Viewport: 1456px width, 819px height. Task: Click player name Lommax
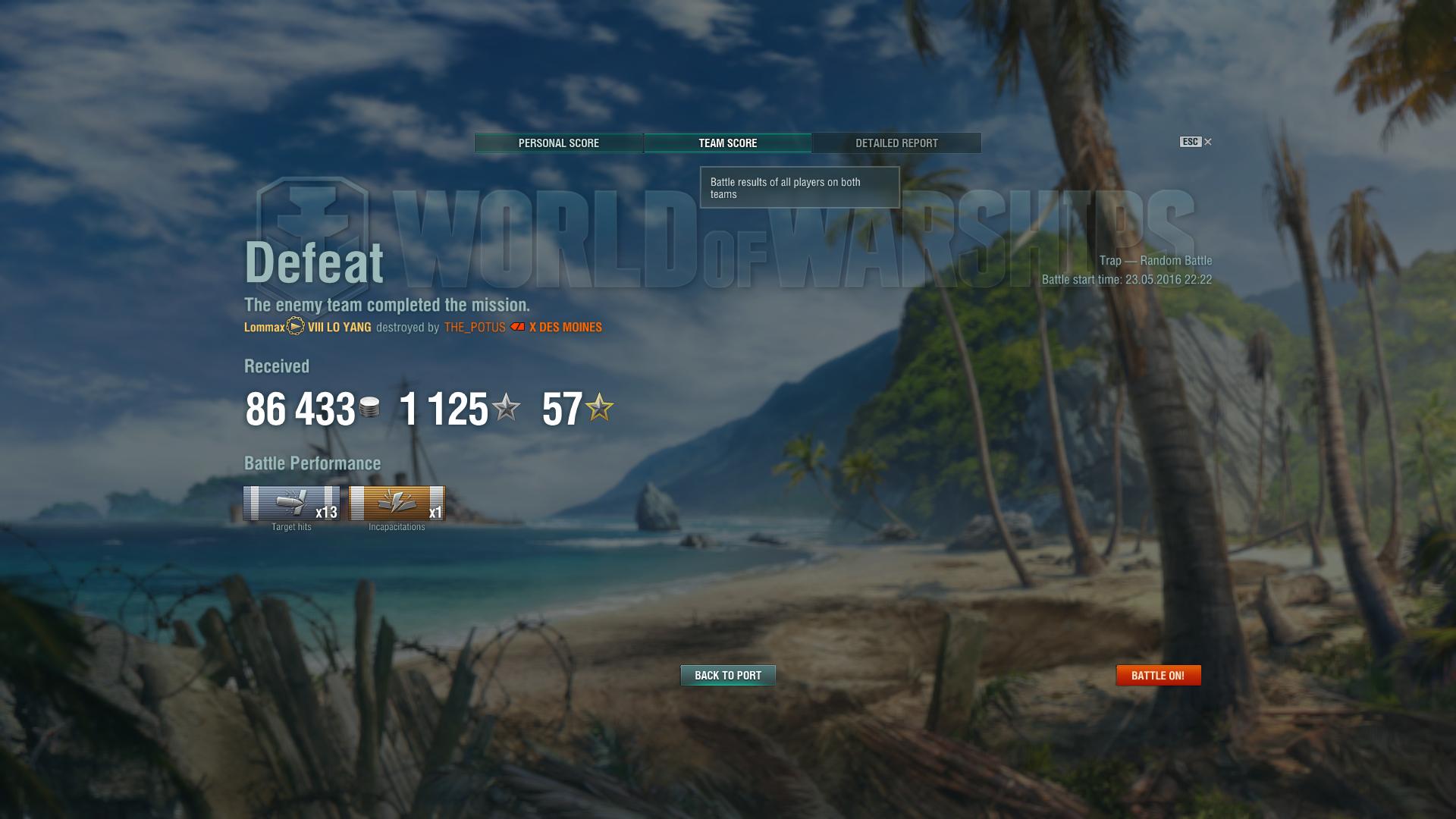(264, 328)
